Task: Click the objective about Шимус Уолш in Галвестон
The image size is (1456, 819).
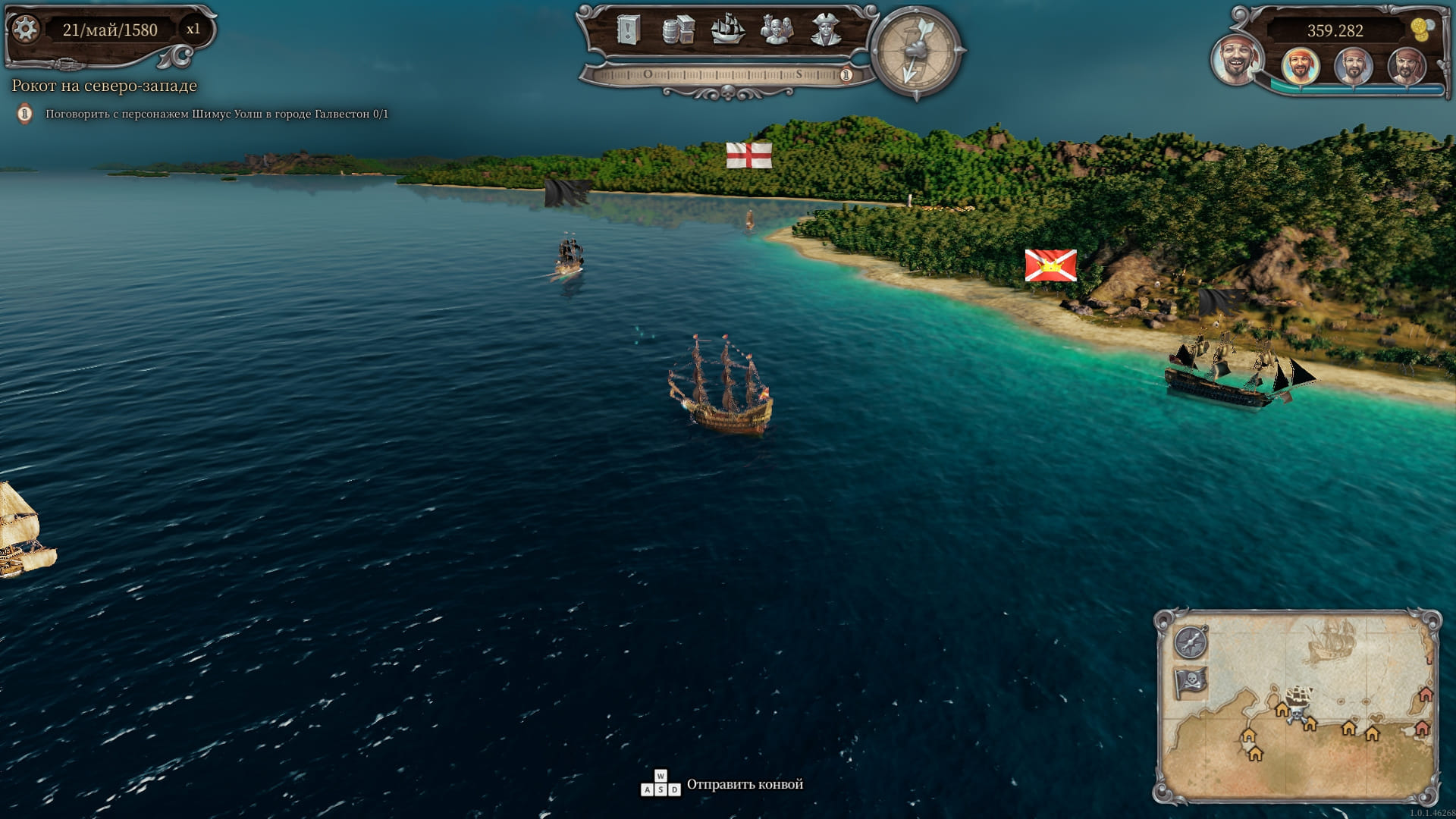Action: click(x=216, y=115)
